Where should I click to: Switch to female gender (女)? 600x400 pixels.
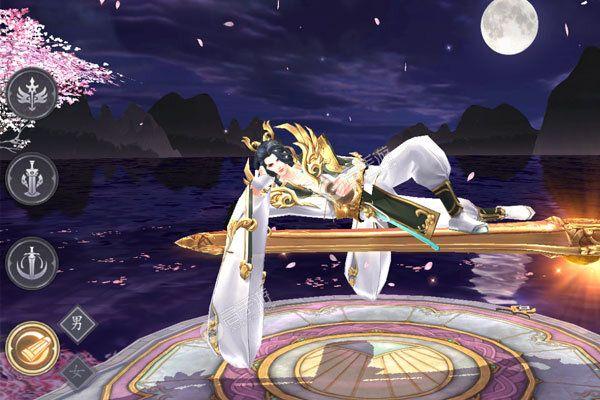tap(77, 372)
